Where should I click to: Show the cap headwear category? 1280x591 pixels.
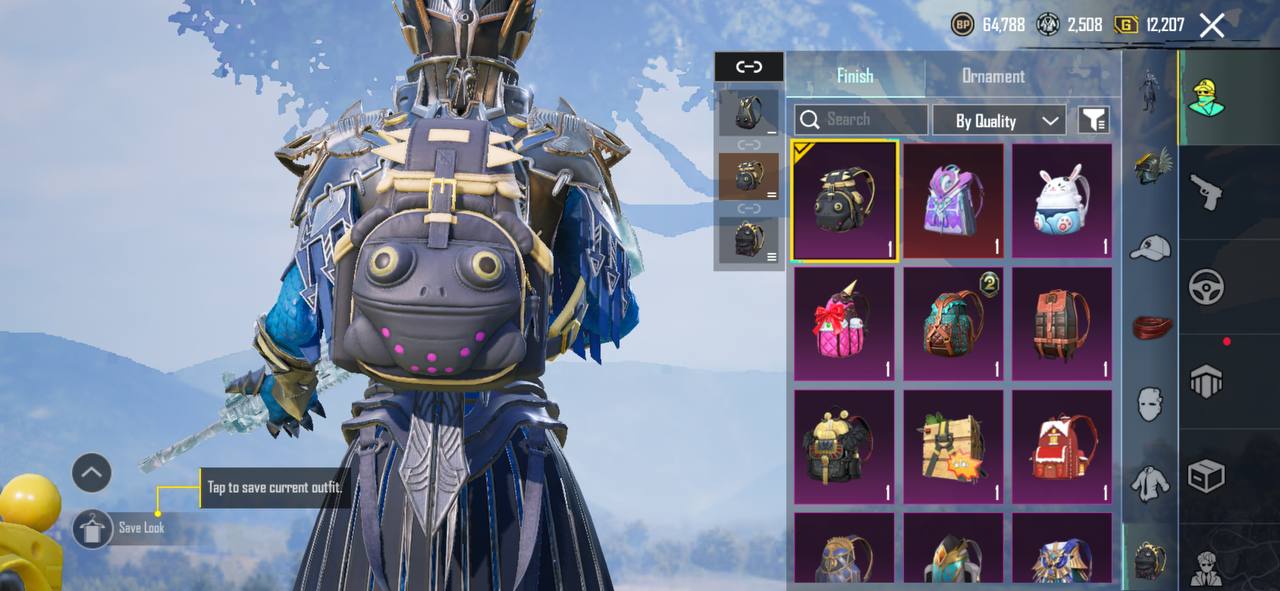click(x=1150, y=247)
